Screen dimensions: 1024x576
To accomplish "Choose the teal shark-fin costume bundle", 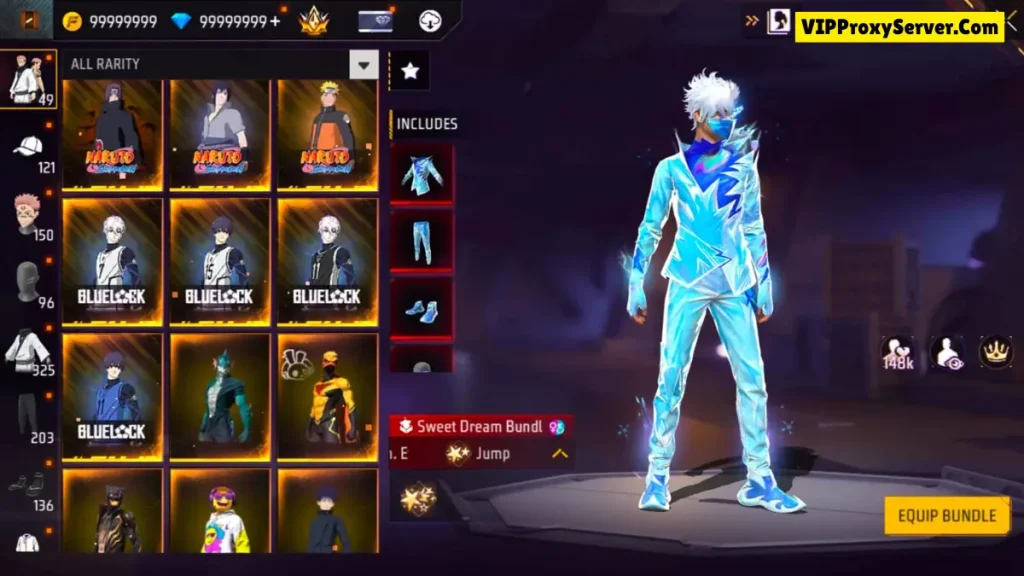I will coord(220,396).
